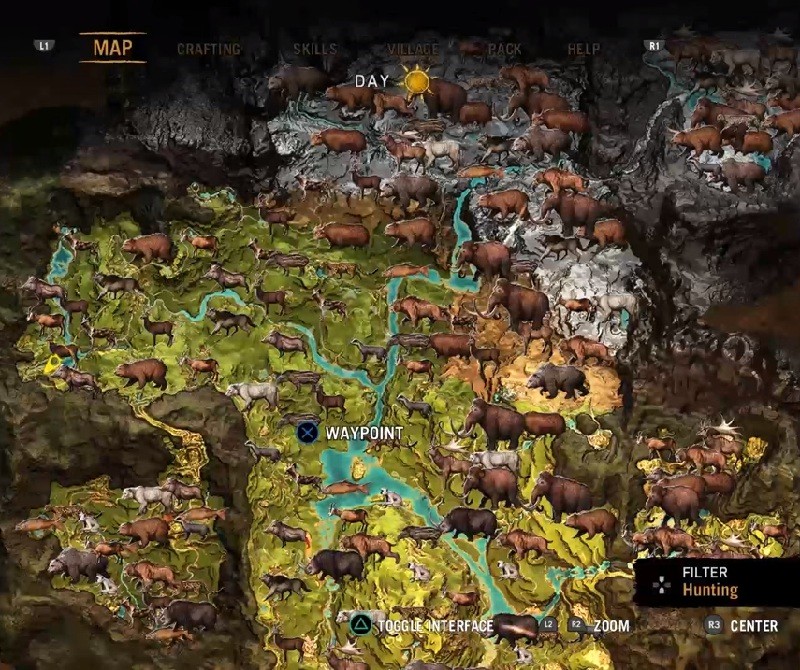Show the Pack tab
Viewport: 800px width, 670px height.
[x=505, y=48]
